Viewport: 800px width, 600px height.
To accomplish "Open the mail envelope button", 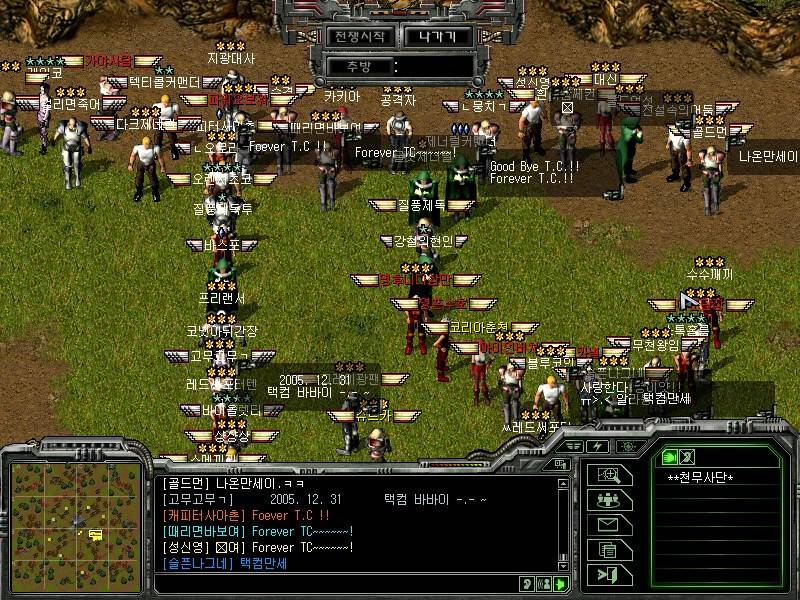I will click(x=608, y=525).
